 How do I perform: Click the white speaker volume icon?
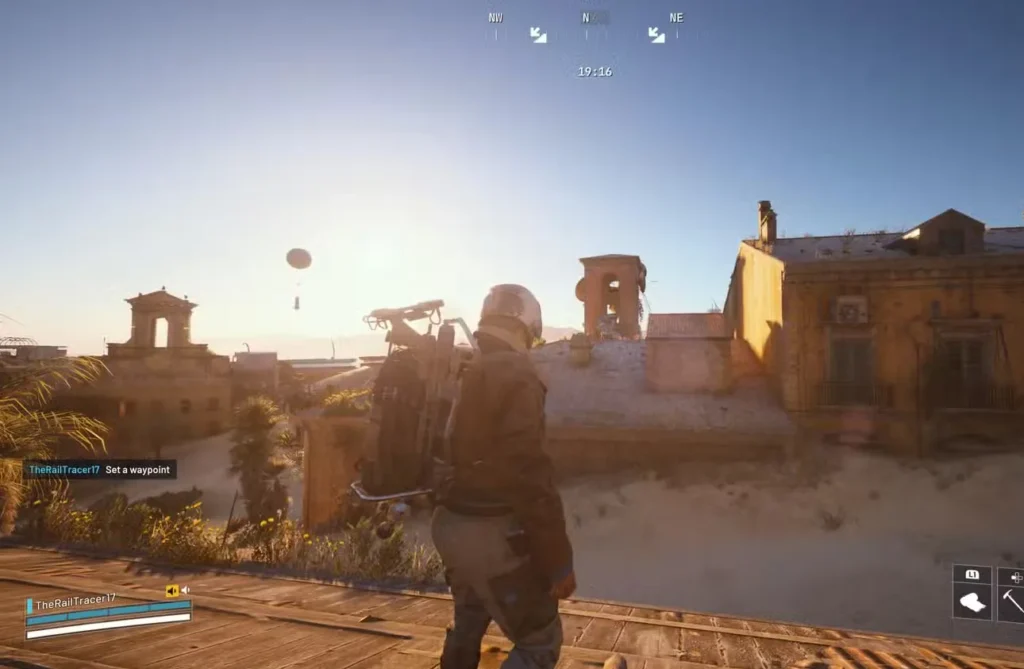point(185,591)
